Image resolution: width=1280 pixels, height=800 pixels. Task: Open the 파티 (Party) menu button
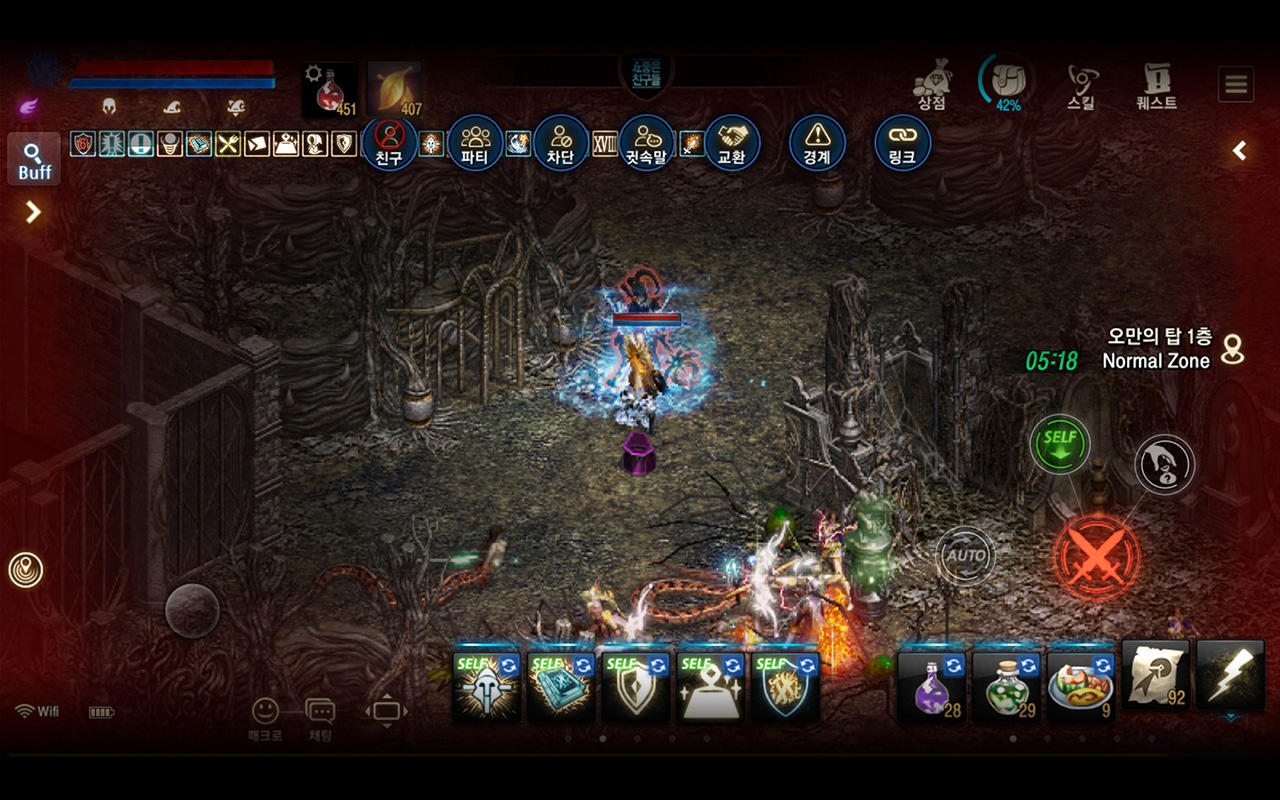[x=474, y=142]
